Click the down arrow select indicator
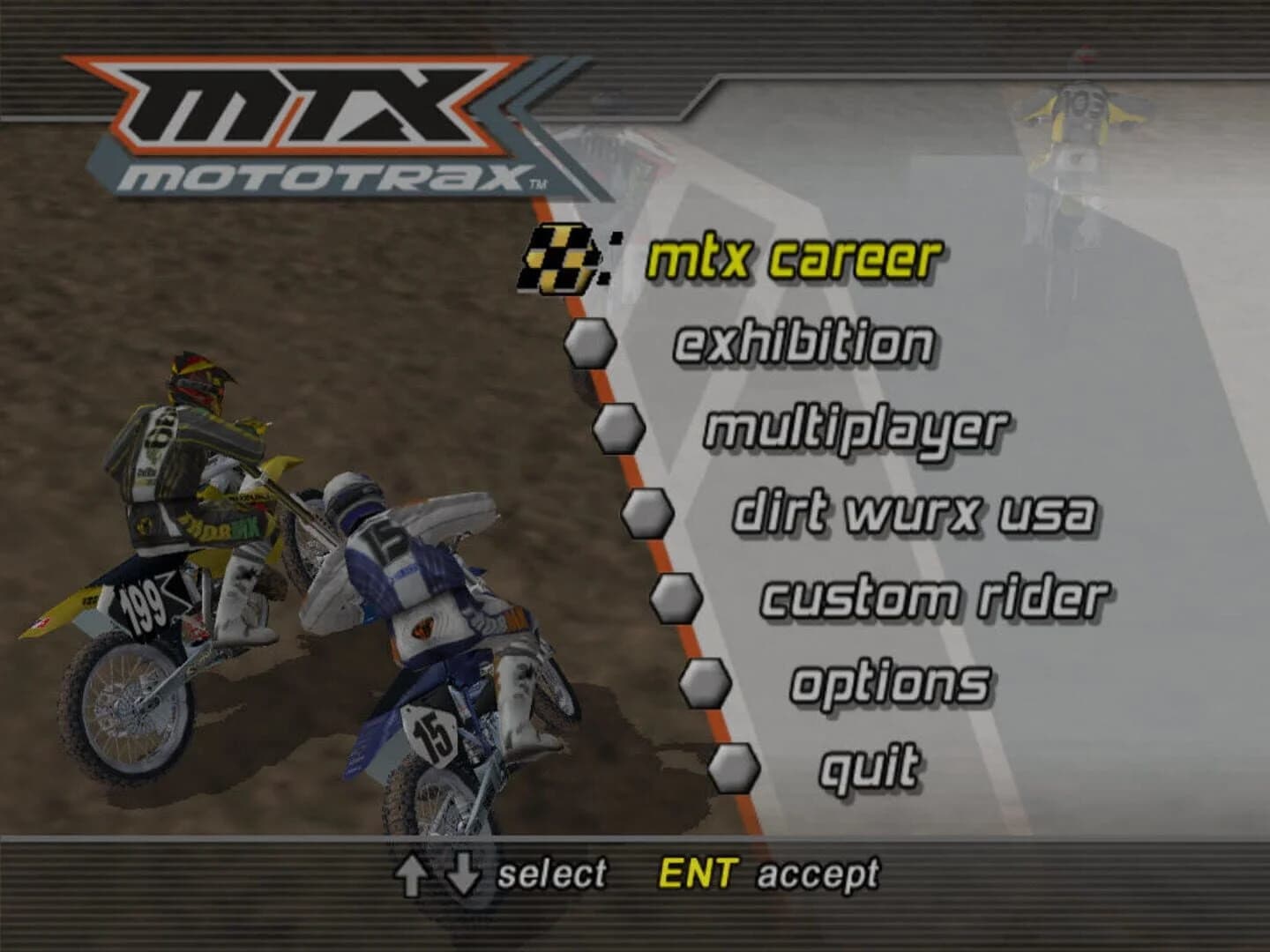The image size is (1270, 952). coord(461,875)
